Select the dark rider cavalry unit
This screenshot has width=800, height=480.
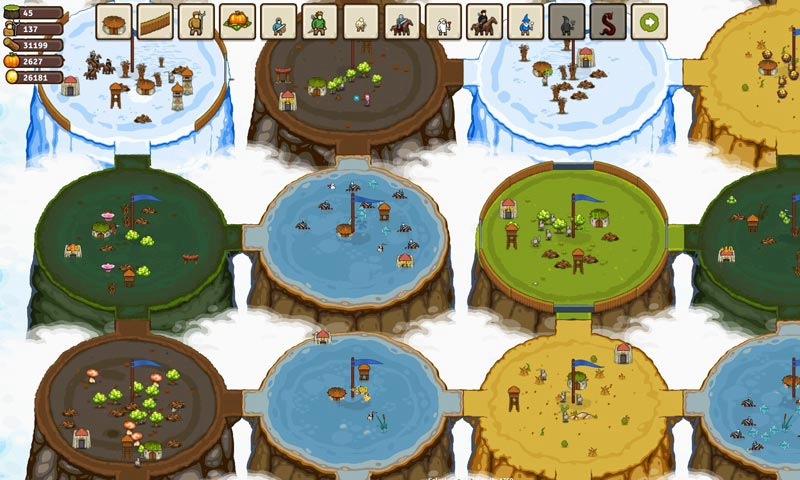[x=483, y=21]
